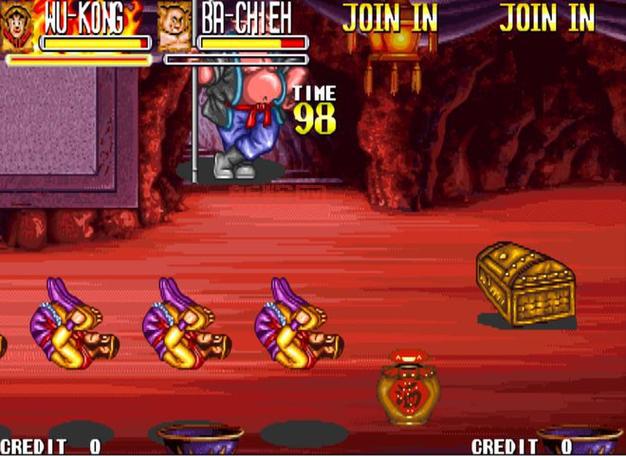Click Wu-Kong's monkey portrait icon
Viewport: 626px width, 456px height.
[x=17, y=28]
